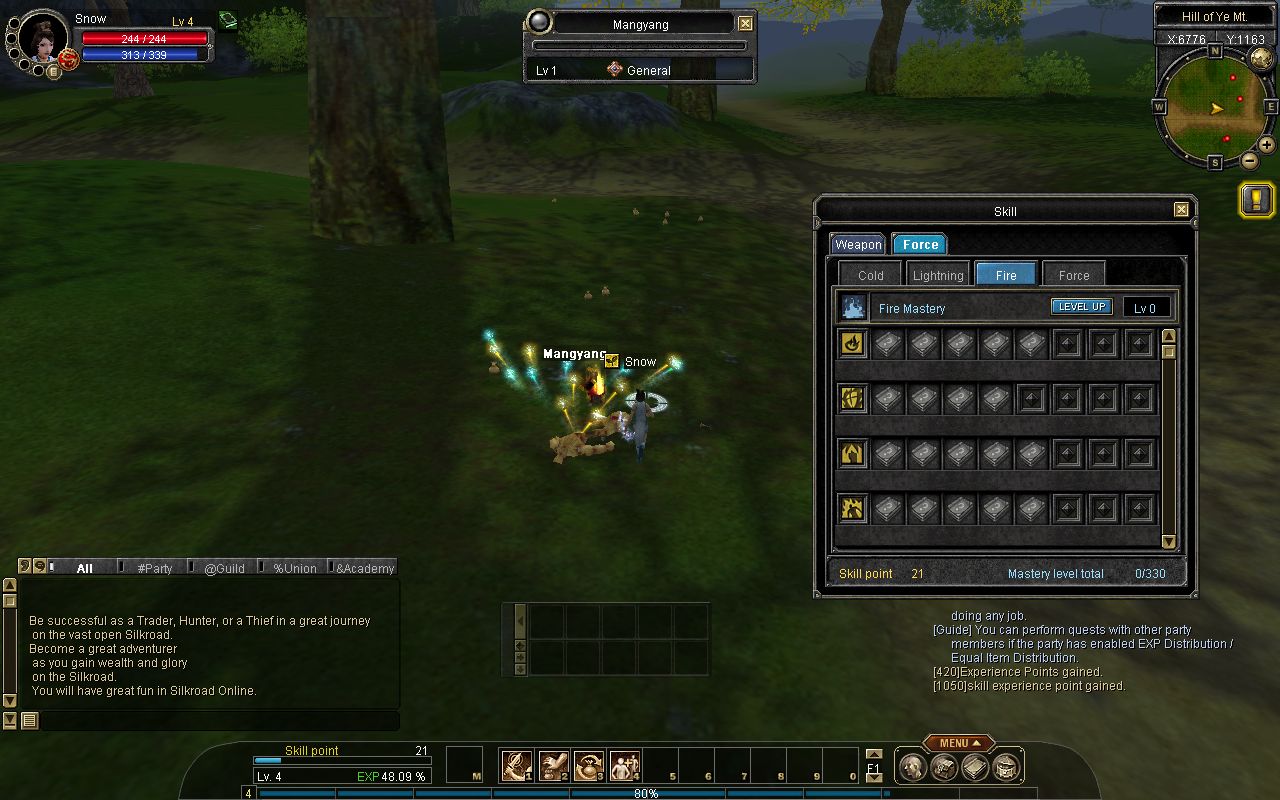Switch chat to the #Party channel
Screen dimensions: 1280x800
(x=154, y=568)
